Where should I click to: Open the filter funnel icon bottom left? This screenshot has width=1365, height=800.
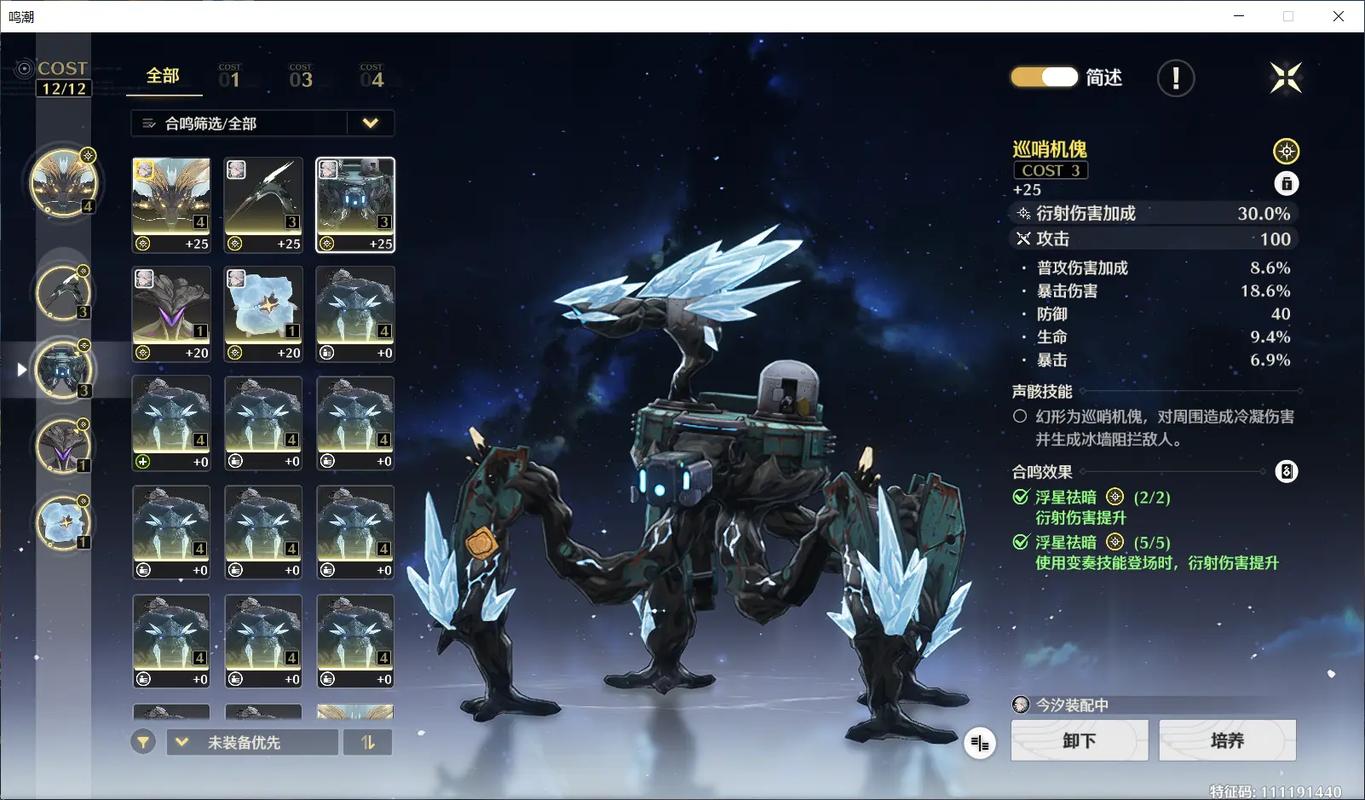pyautogui.click(x=142, y=741)
